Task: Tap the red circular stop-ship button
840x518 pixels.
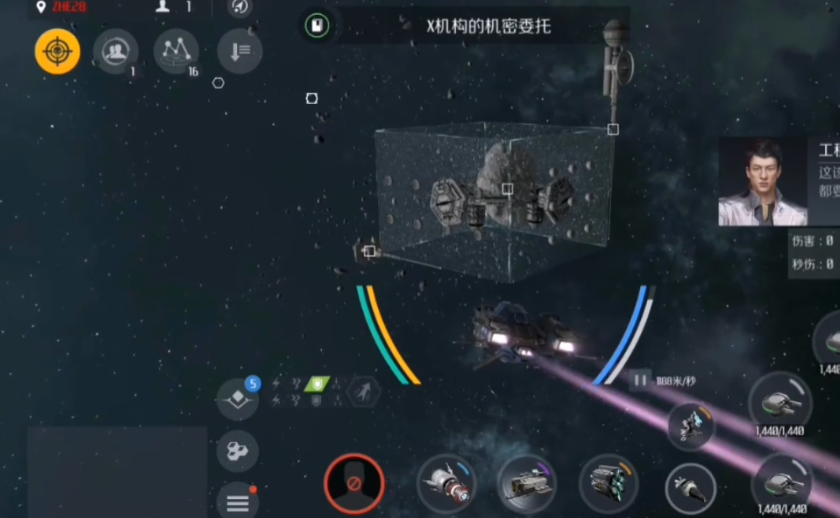Action: (x=354, y=485)
